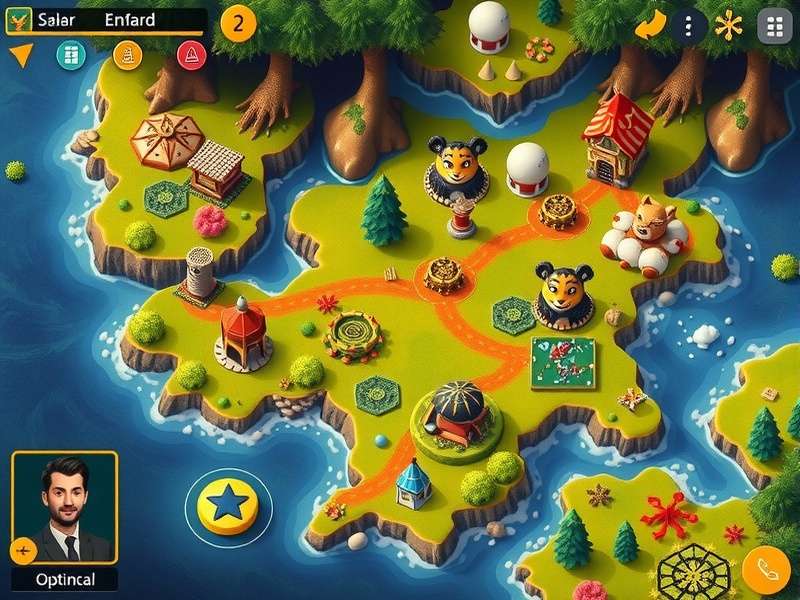The image size is (800, 600).
Task: Click the small orange badge on portrait
Action: tap(24, 549)
